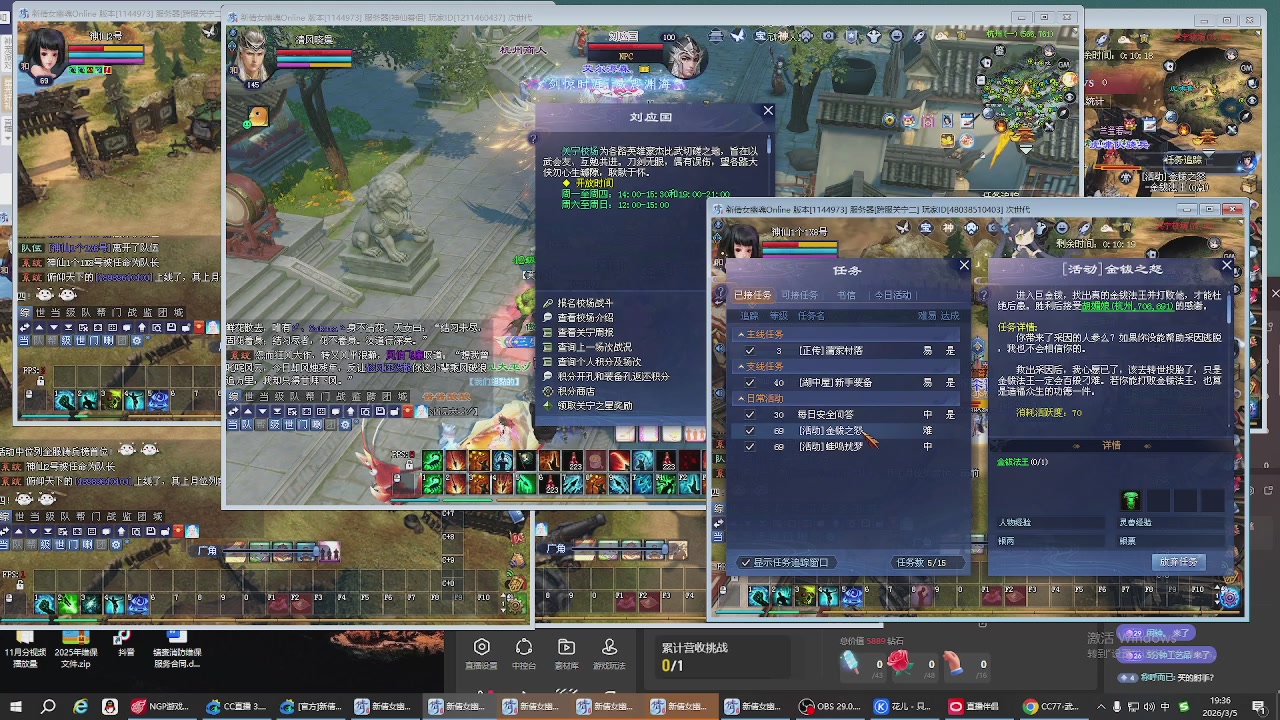Collapse the 日常活动 quest section
This screenshot has width=1280, height=720.
point(741,399)
